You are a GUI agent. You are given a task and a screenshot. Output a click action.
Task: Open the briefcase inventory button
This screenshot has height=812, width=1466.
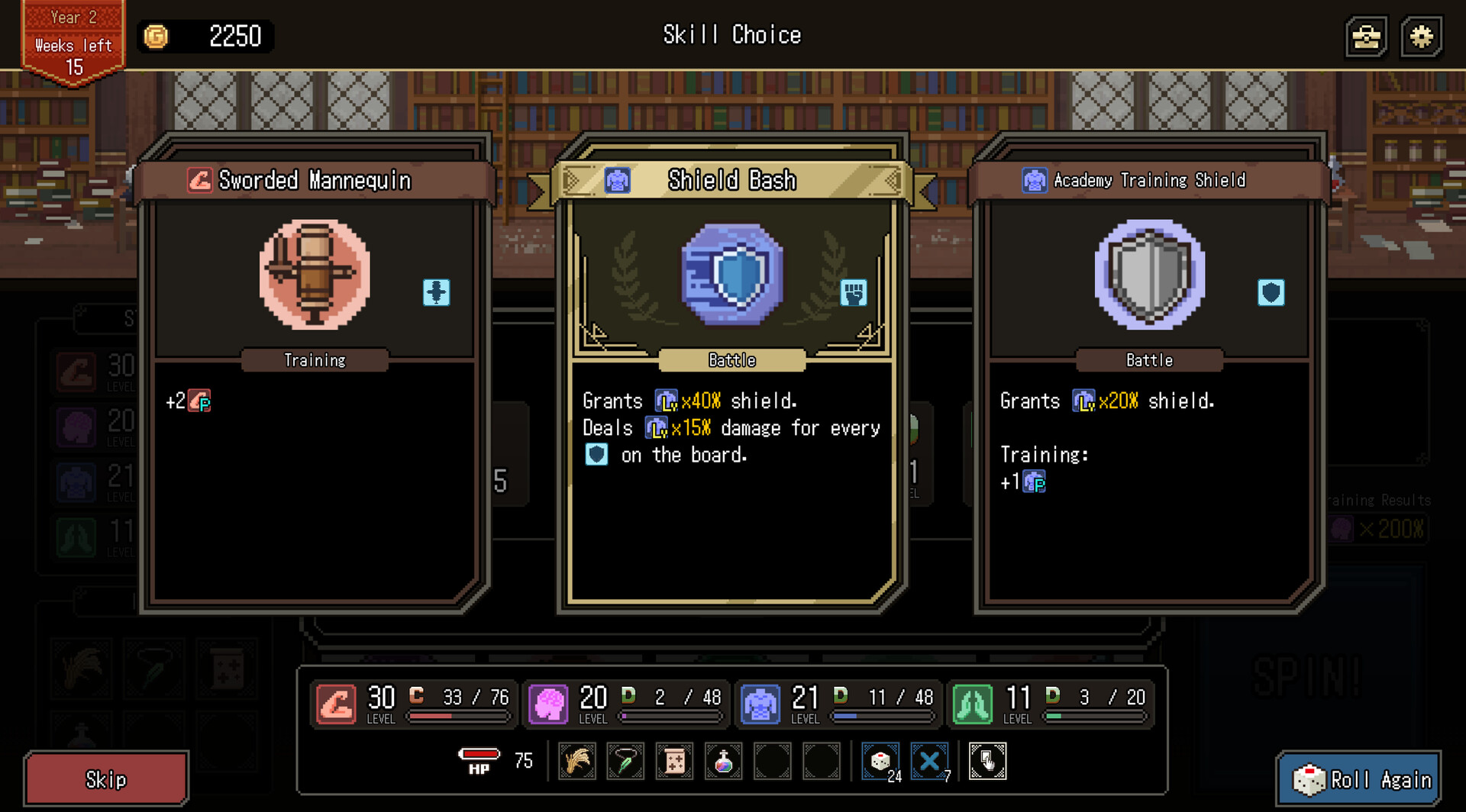click(x=1366, y=36)
